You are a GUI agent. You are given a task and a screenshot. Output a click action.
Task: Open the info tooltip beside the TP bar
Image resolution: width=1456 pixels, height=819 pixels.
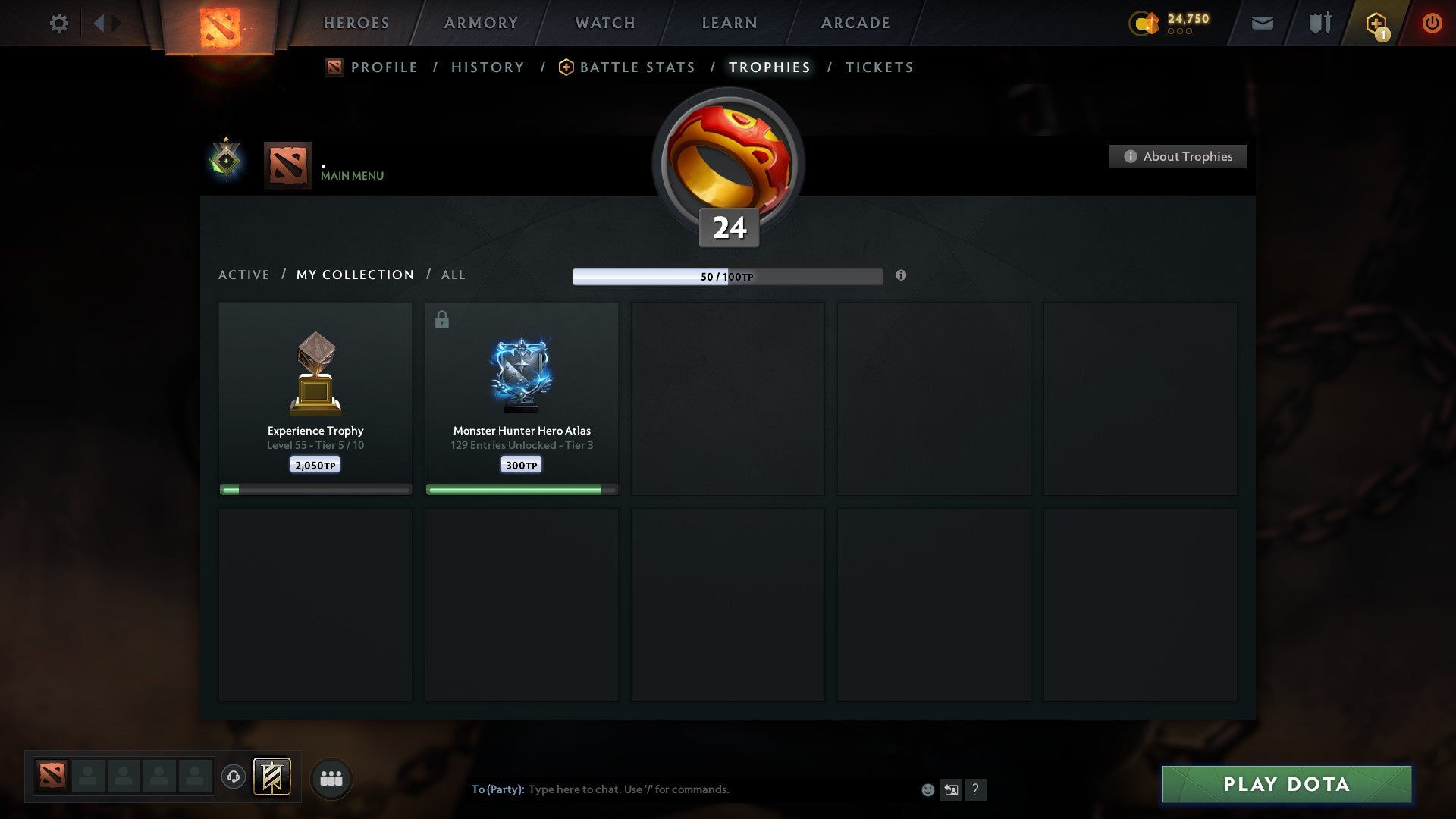point(901,276)
